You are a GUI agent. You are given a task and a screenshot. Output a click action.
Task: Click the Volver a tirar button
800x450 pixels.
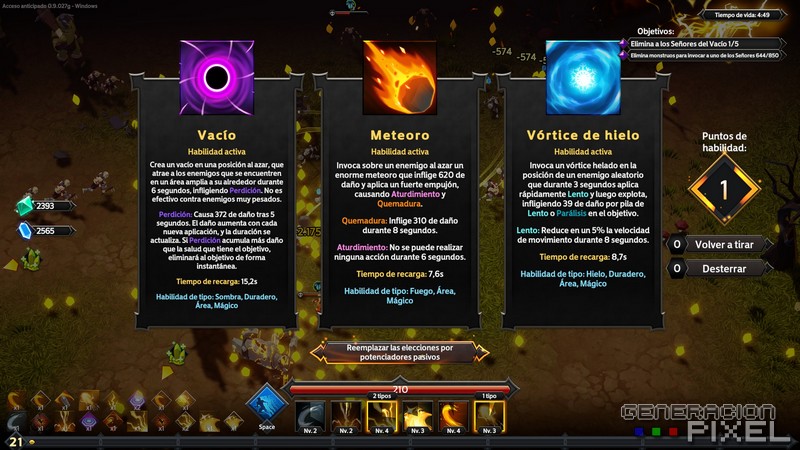coord(721,244)
